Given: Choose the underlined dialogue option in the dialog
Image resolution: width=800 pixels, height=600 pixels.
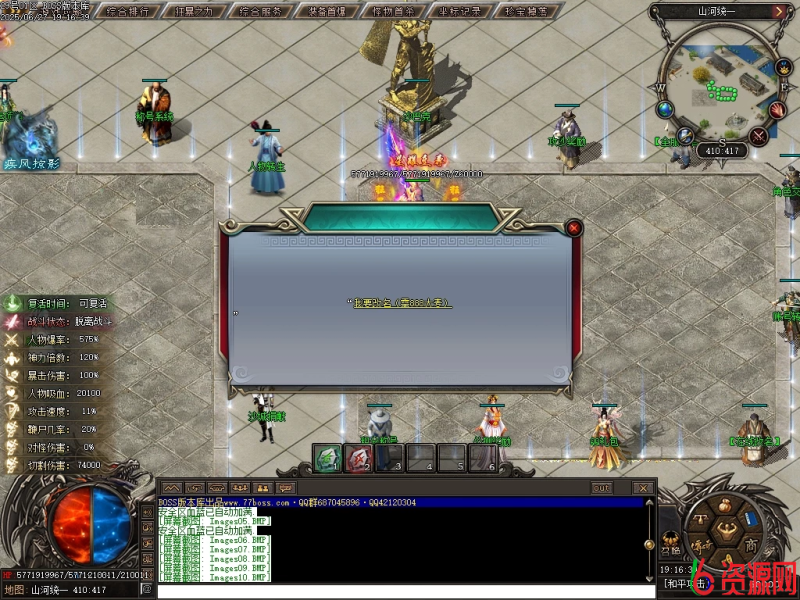Looking at the screenshot, I should click(400, 302).
